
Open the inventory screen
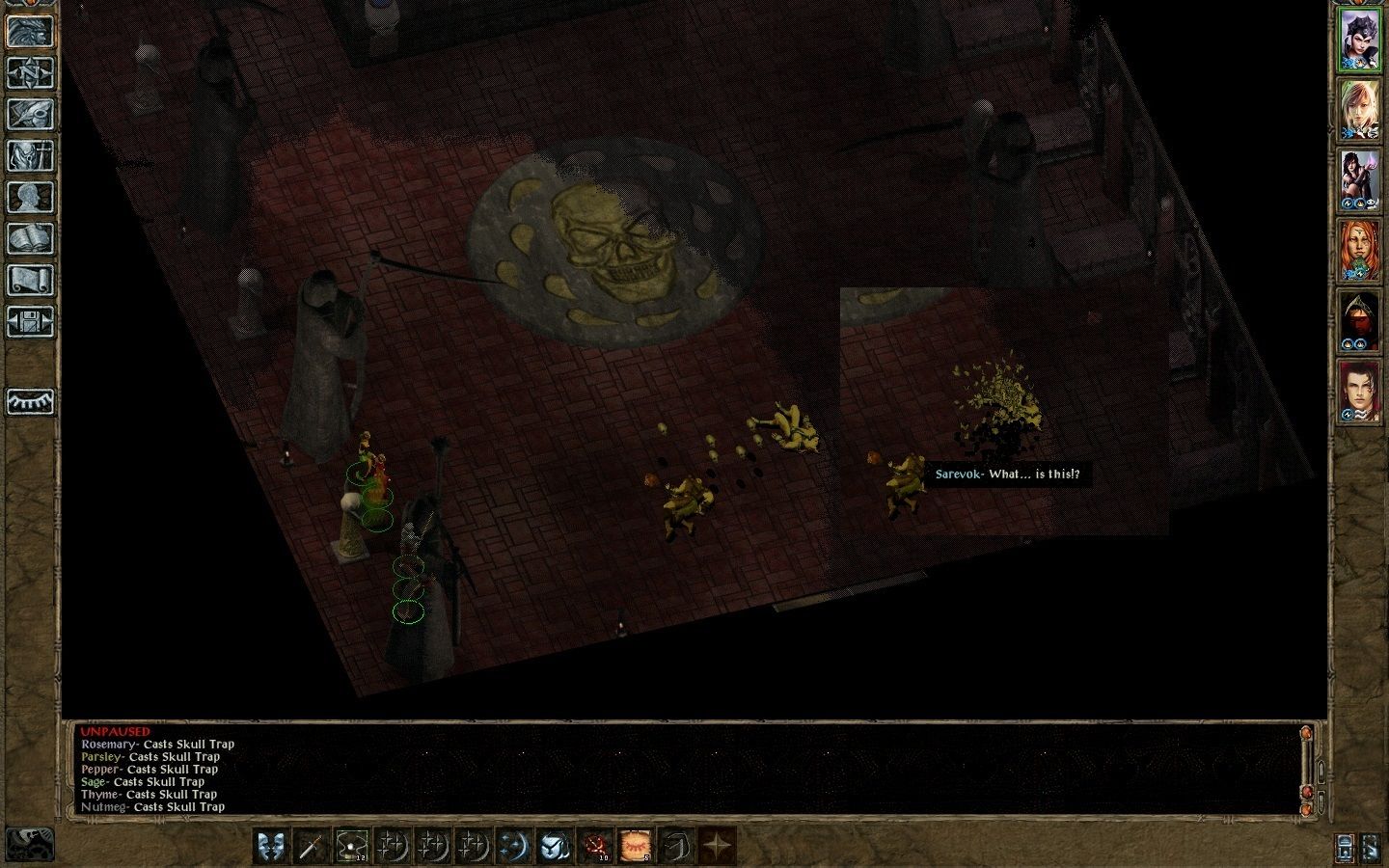30,155
